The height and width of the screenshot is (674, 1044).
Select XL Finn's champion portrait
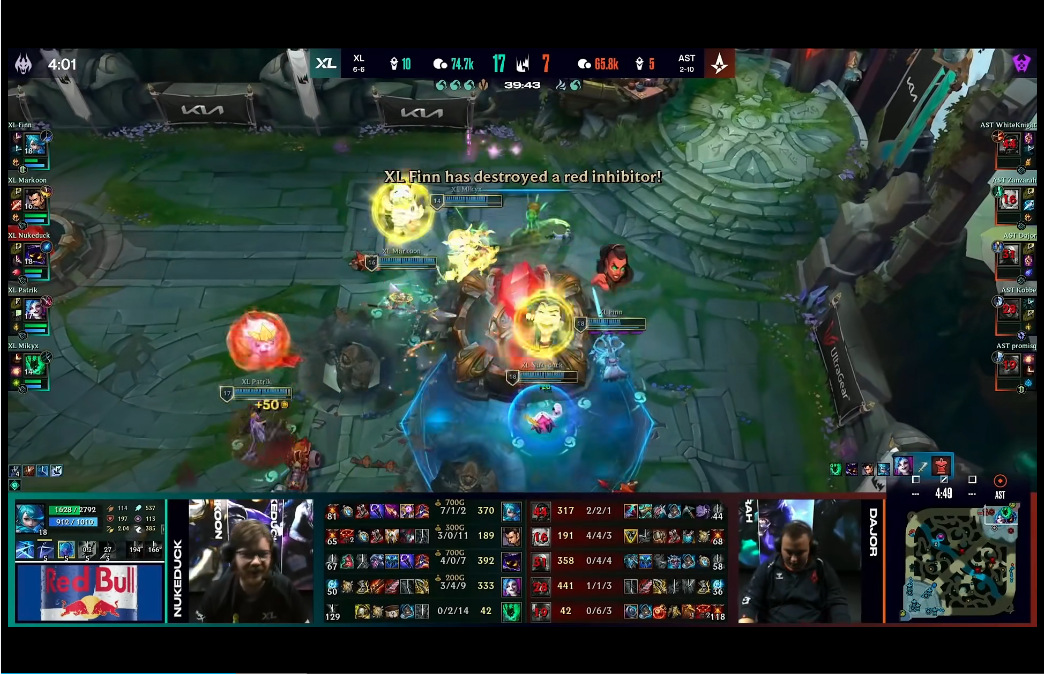click(31, 145)
